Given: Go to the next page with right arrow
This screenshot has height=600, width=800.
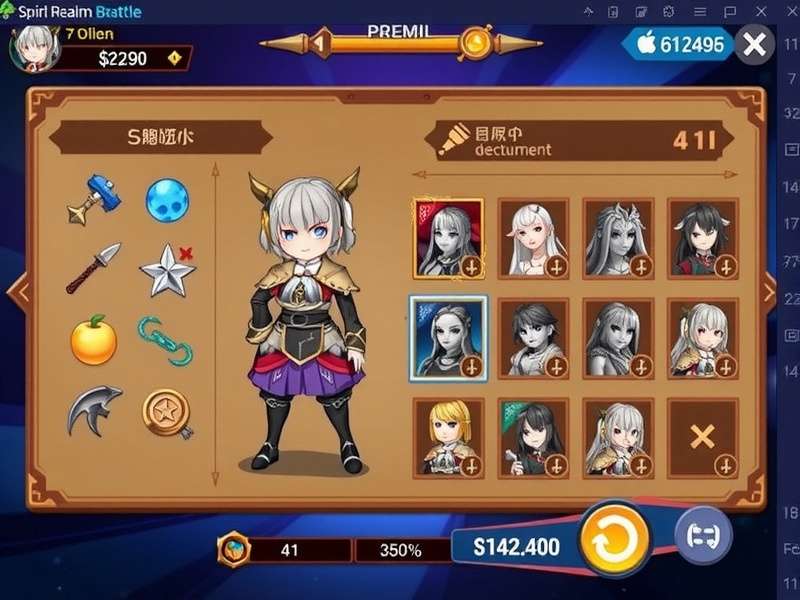Looking at the screenshot, I should (768, 291).
